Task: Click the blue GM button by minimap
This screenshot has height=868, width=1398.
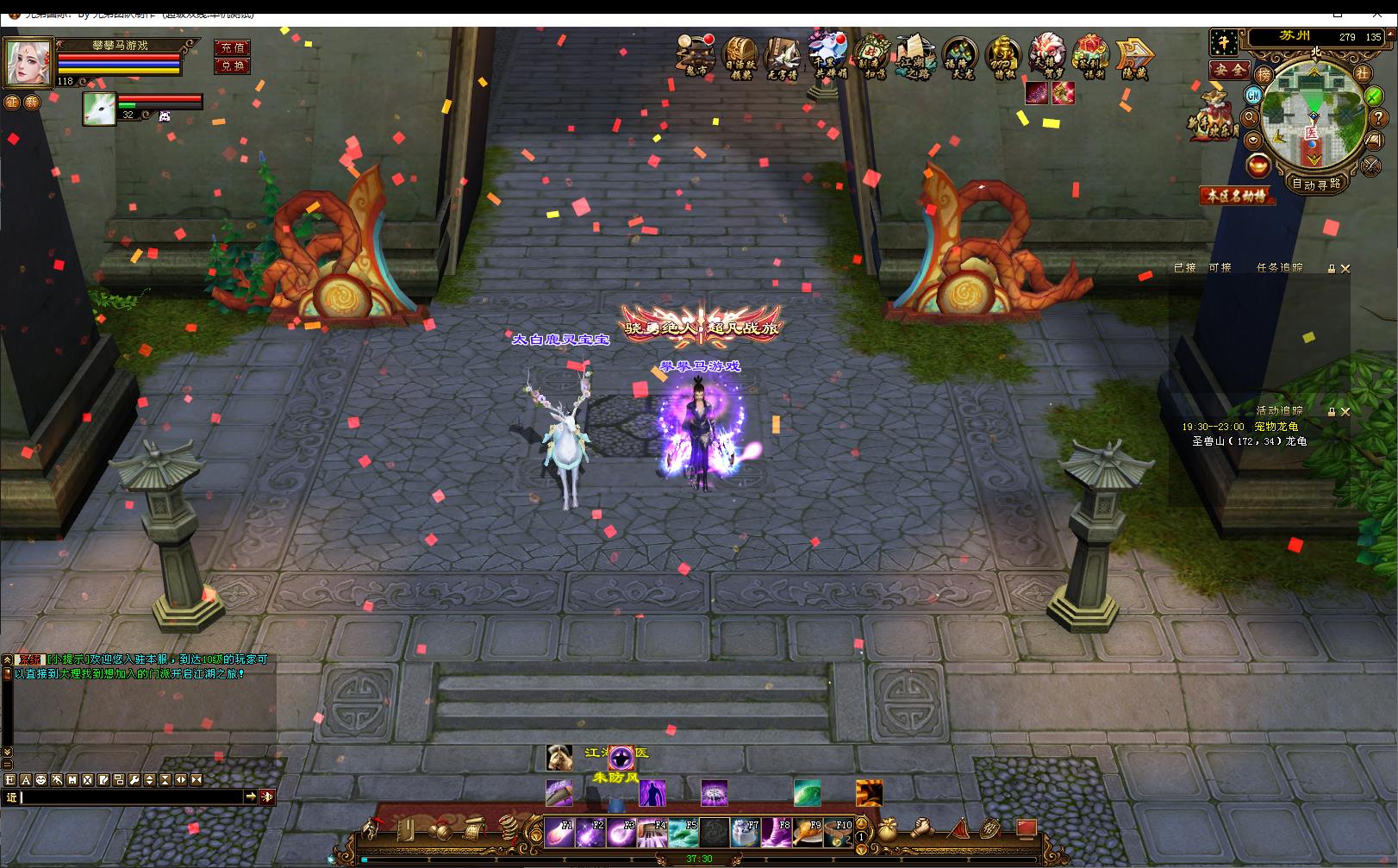Action: [x=1254, y=96]
